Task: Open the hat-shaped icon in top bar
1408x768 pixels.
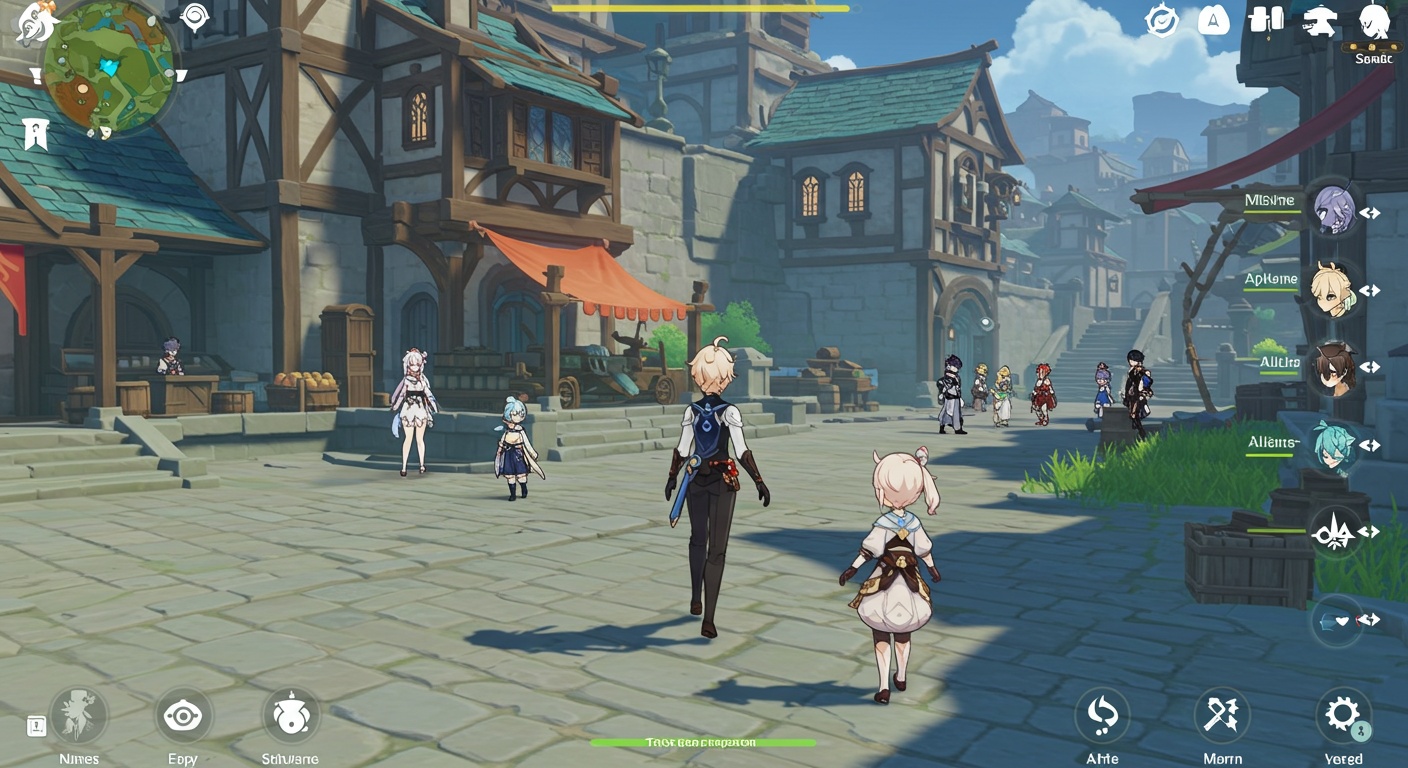Action: pos(1322,21)
